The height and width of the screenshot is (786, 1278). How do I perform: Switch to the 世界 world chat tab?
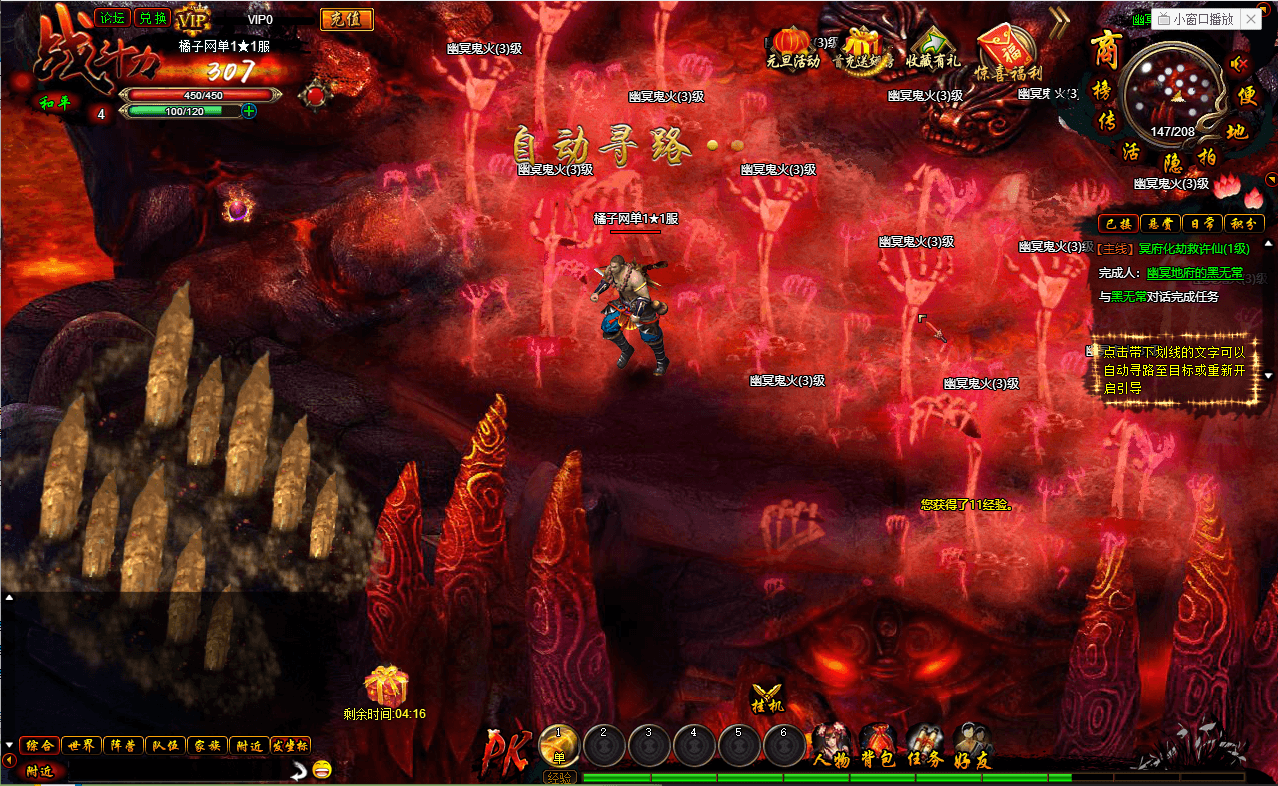81,745
